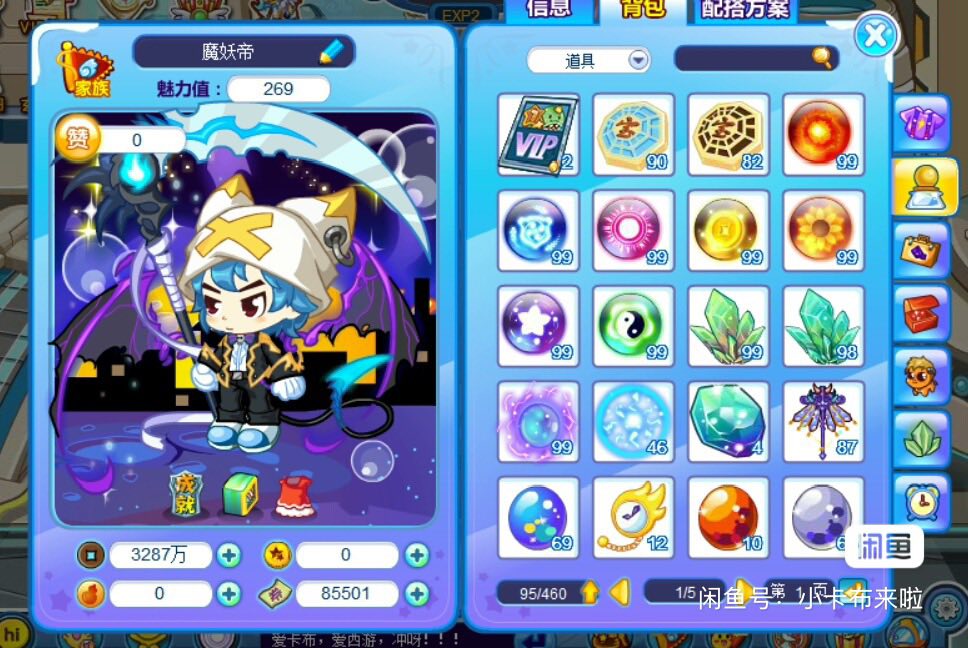
Task: Give a like with the 赞 button
Action: coord(76,139)
